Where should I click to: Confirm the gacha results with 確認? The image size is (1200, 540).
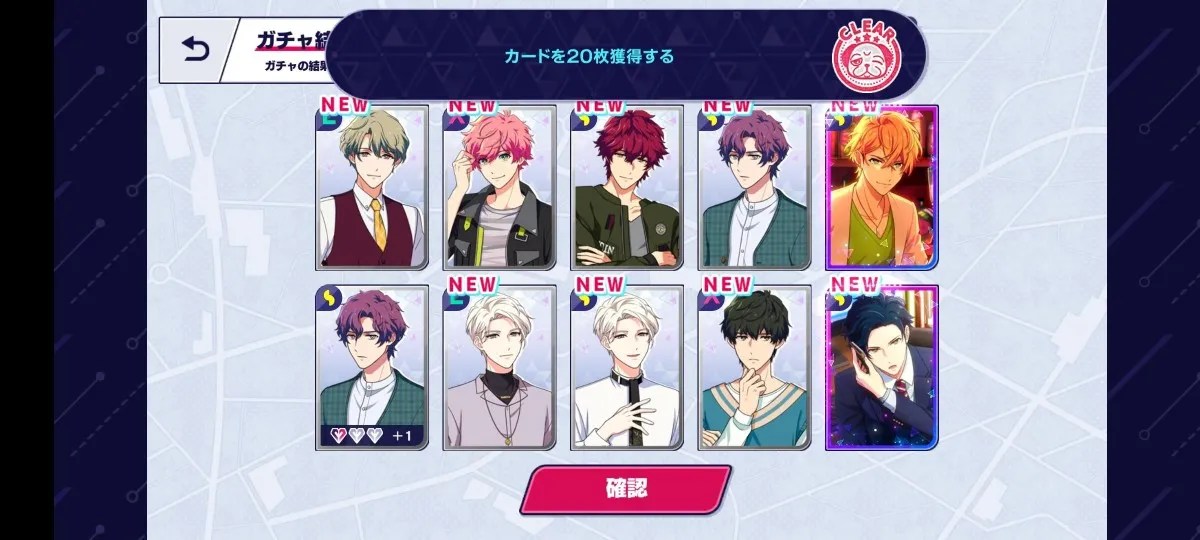click(625, 489)
